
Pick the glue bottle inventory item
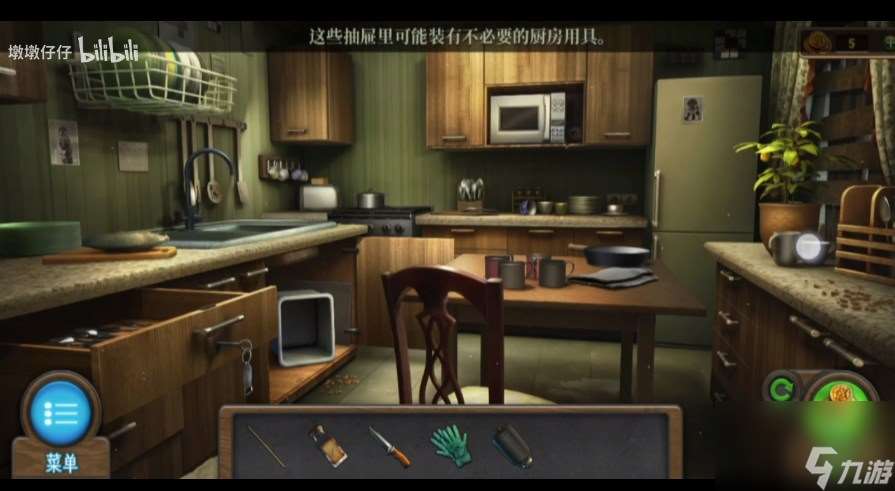click(x=327, y=446)
